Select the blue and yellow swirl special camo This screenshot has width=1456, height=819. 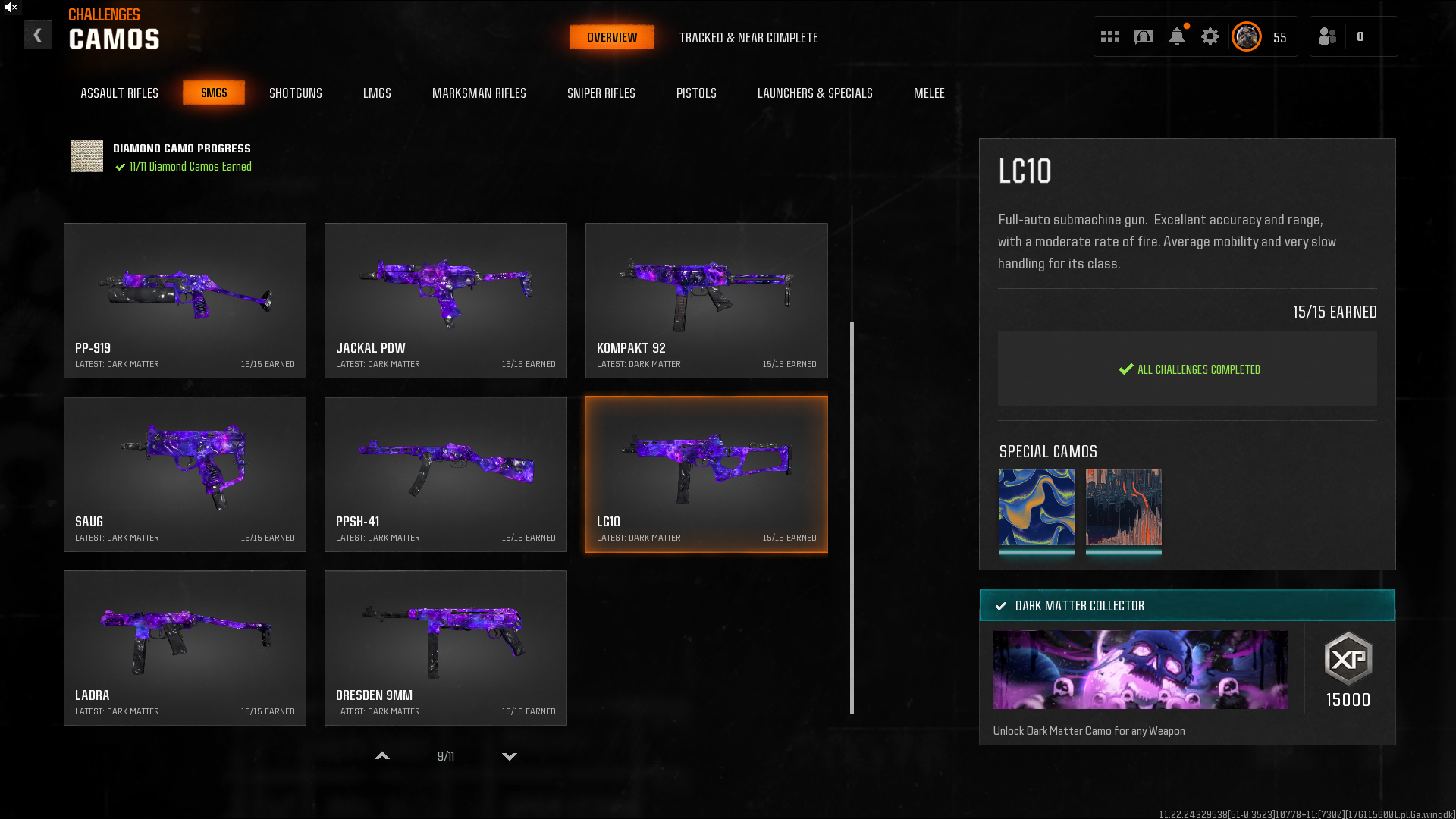(1036, 507)
